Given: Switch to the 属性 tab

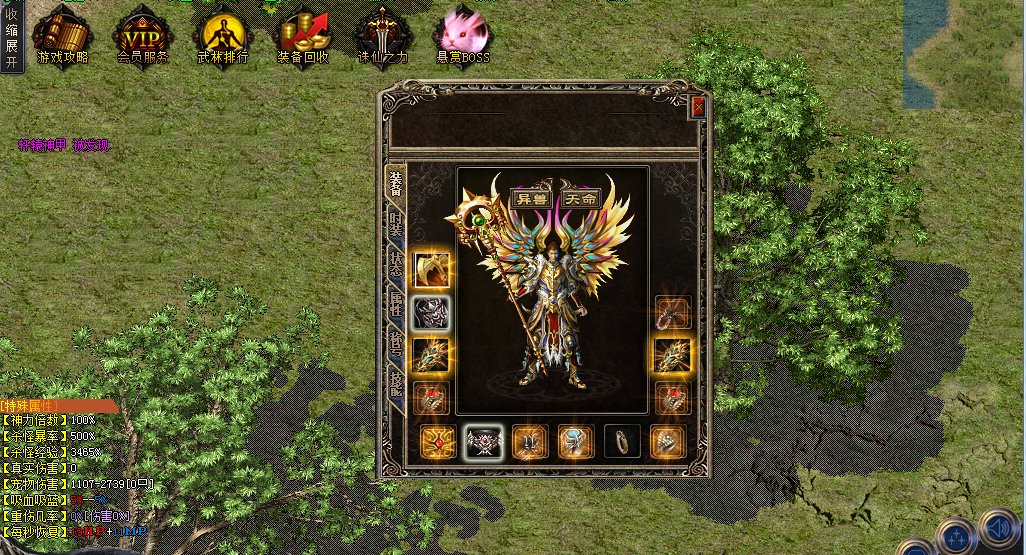Looking at the screenshot, I should click(x=397, y=301).
